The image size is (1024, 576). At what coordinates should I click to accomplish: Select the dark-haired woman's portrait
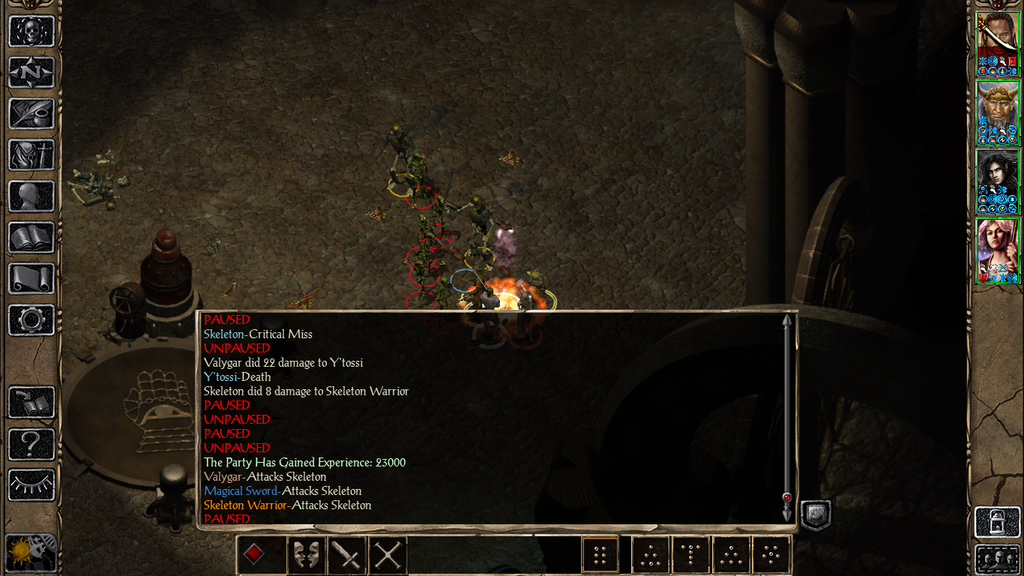click(997, 181)
